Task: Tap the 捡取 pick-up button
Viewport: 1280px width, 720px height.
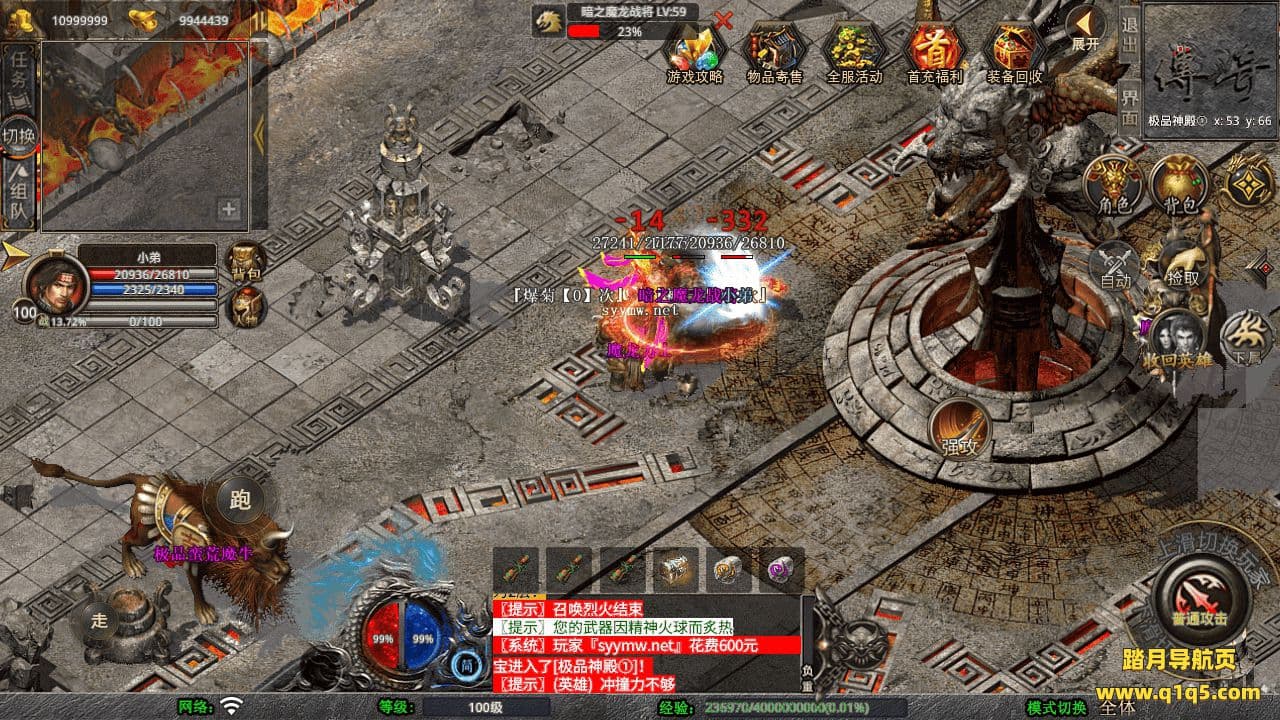Action: (1183, 264)
